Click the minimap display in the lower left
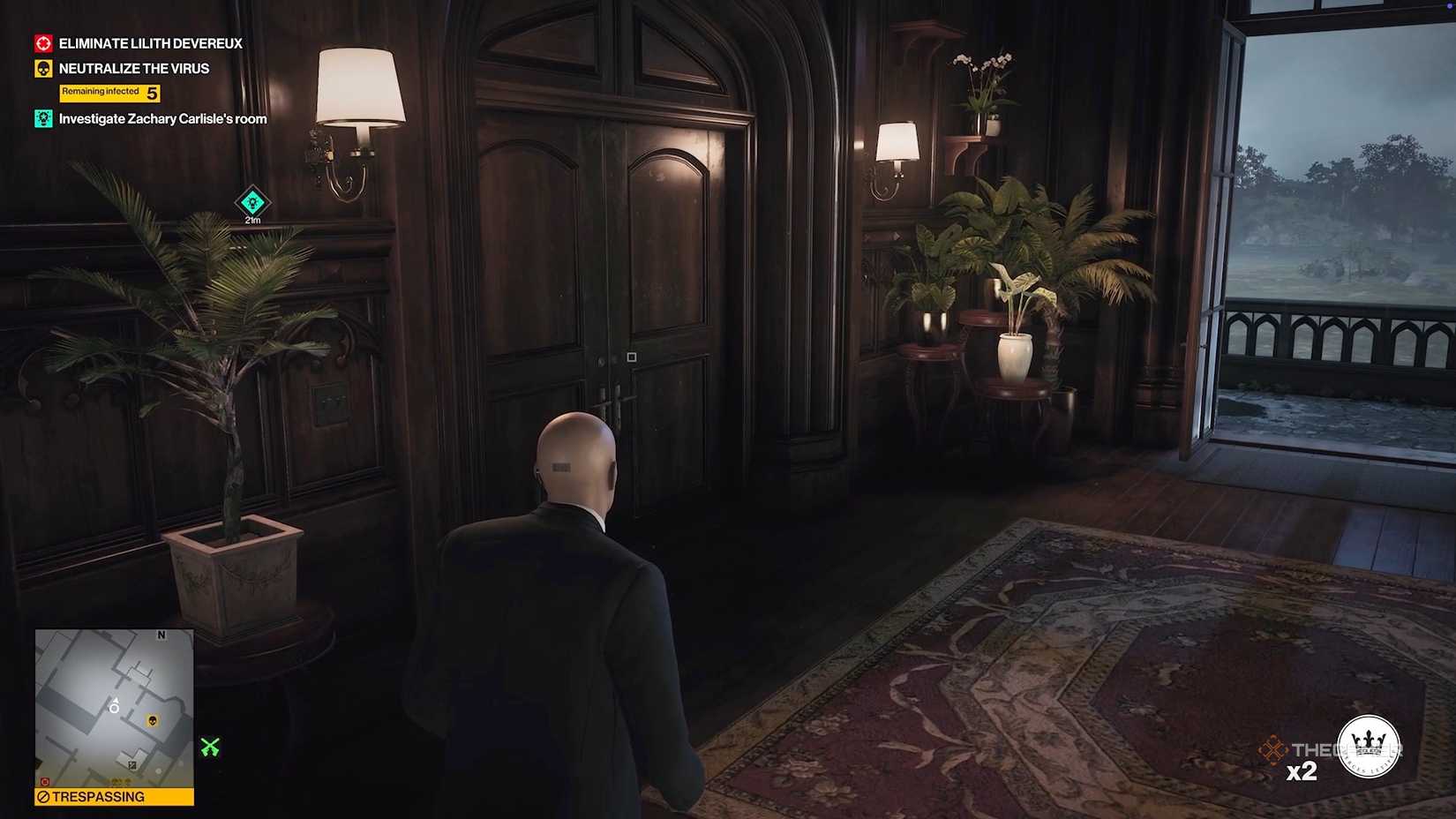 pos(115,706)
